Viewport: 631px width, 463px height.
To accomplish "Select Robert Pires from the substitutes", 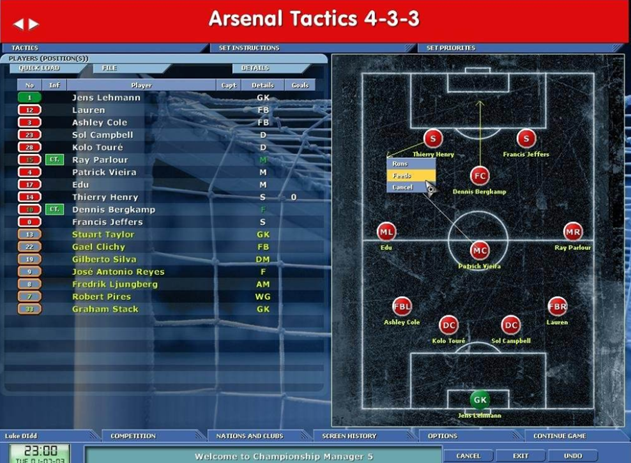I will point(102,297).
